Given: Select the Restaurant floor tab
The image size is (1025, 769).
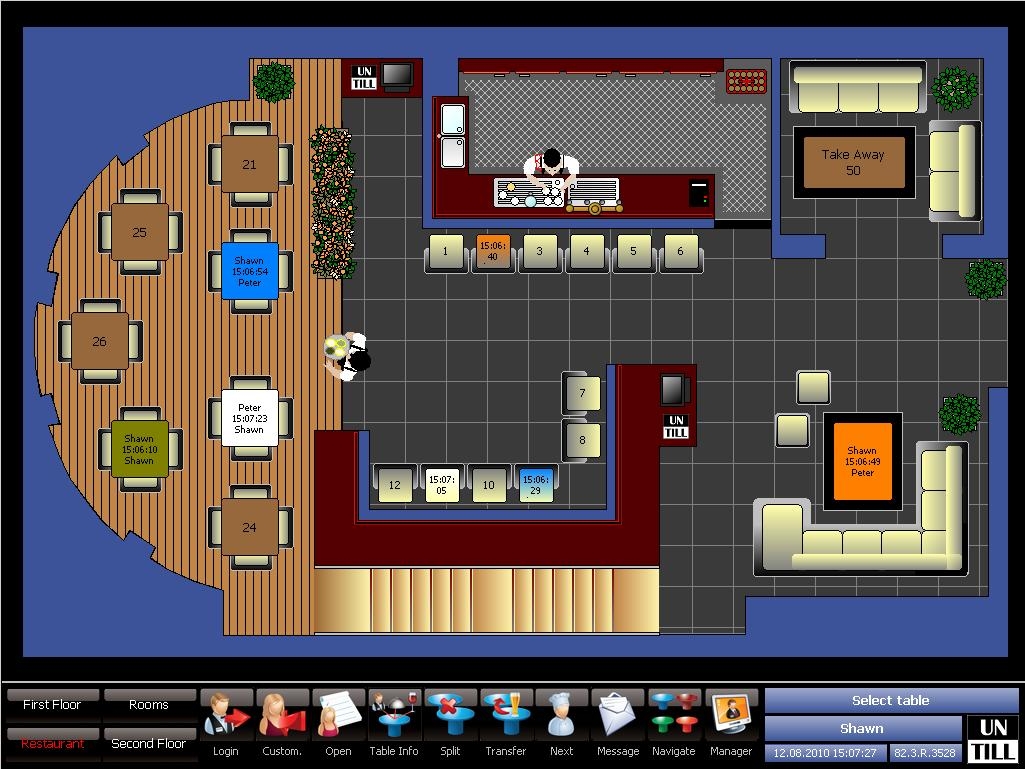Looking at the screenshot, I should coord(52,743).
